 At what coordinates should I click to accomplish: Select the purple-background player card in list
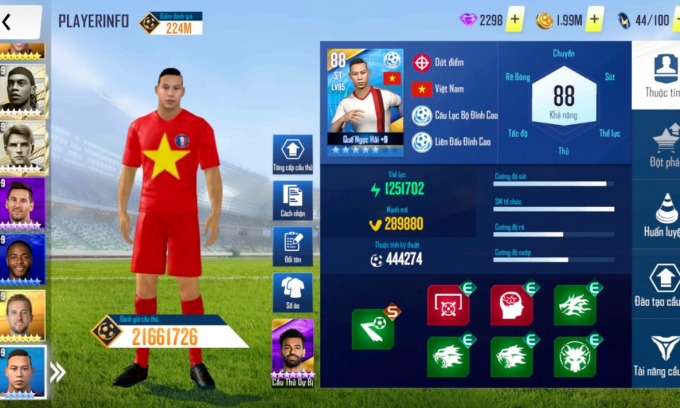[22, 202]
